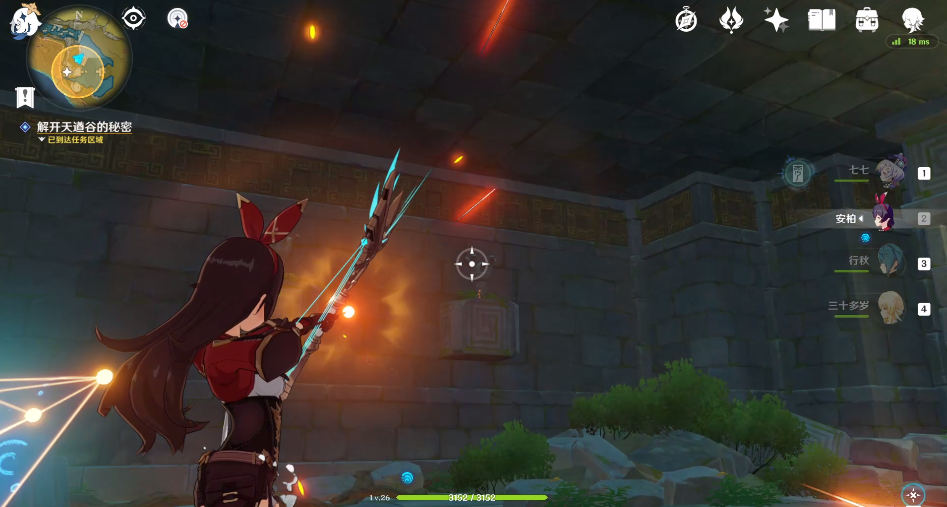
Task: Select active character 安柏 in party list
Action: coord(885,216)
